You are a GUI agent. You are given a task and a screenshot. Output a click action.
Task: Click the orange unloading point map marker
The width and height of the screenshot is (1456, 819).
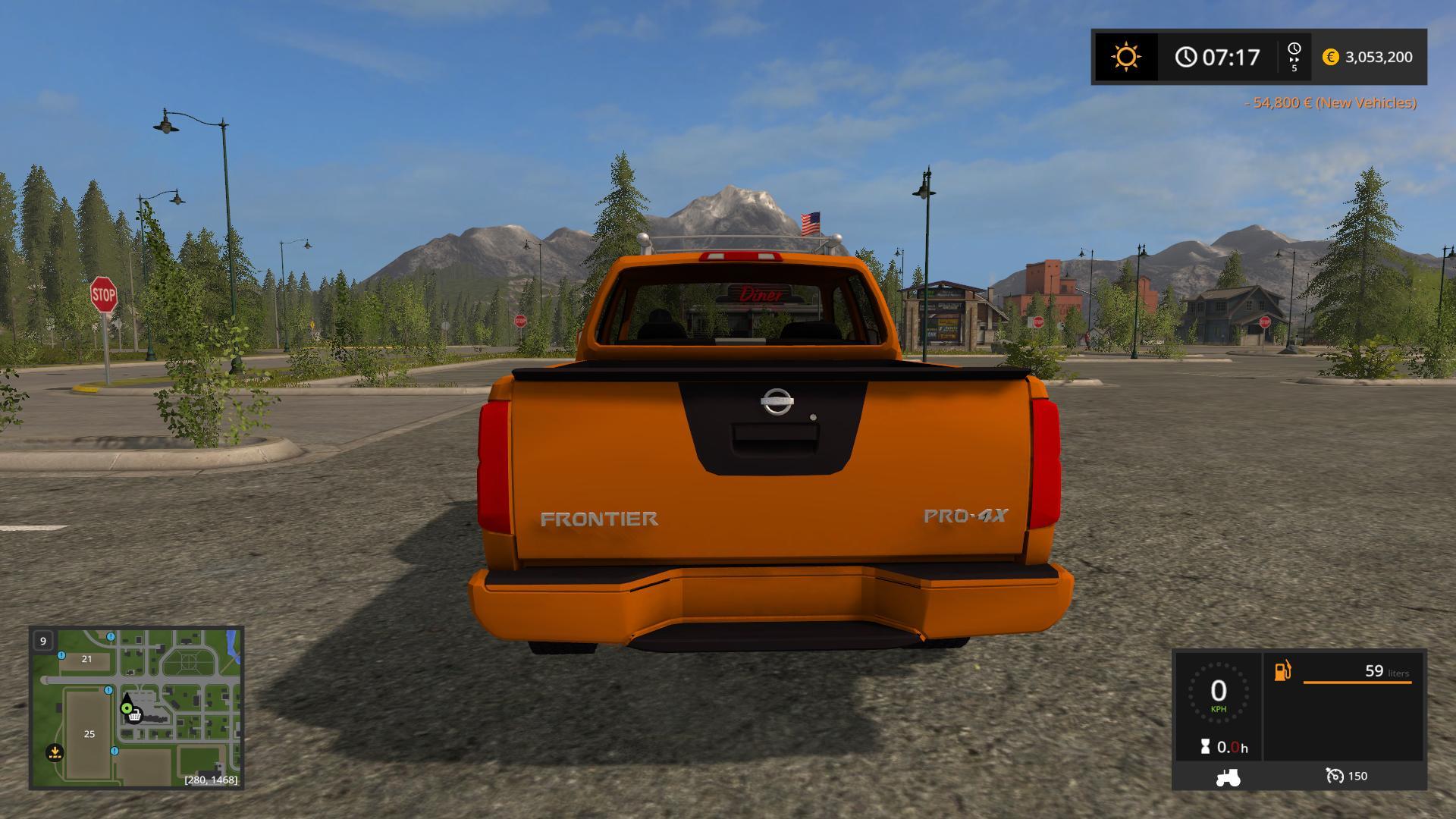55,752
